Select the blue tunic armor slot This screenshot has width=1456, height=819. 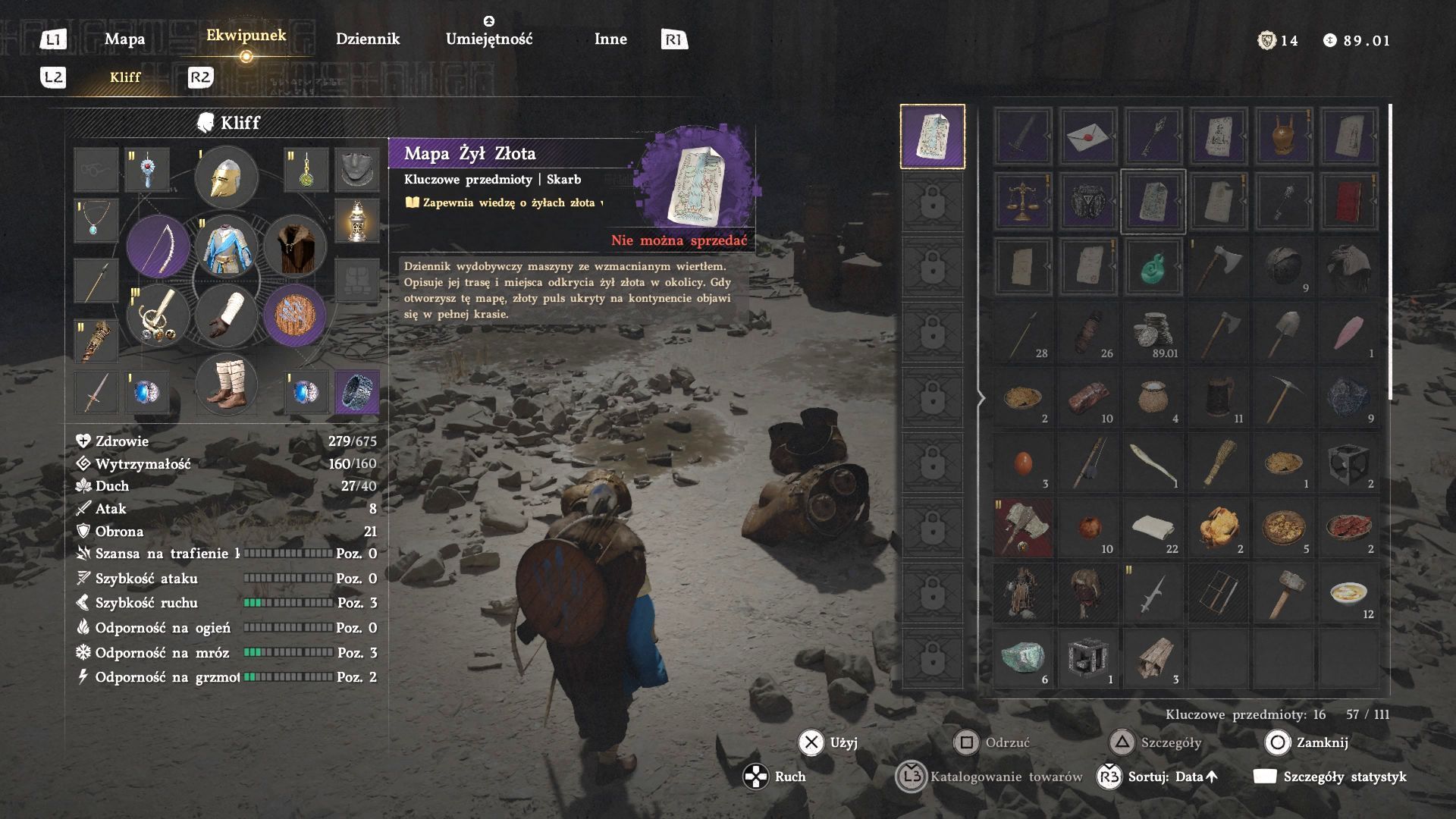pyautogui.click(x=226, y=246)
